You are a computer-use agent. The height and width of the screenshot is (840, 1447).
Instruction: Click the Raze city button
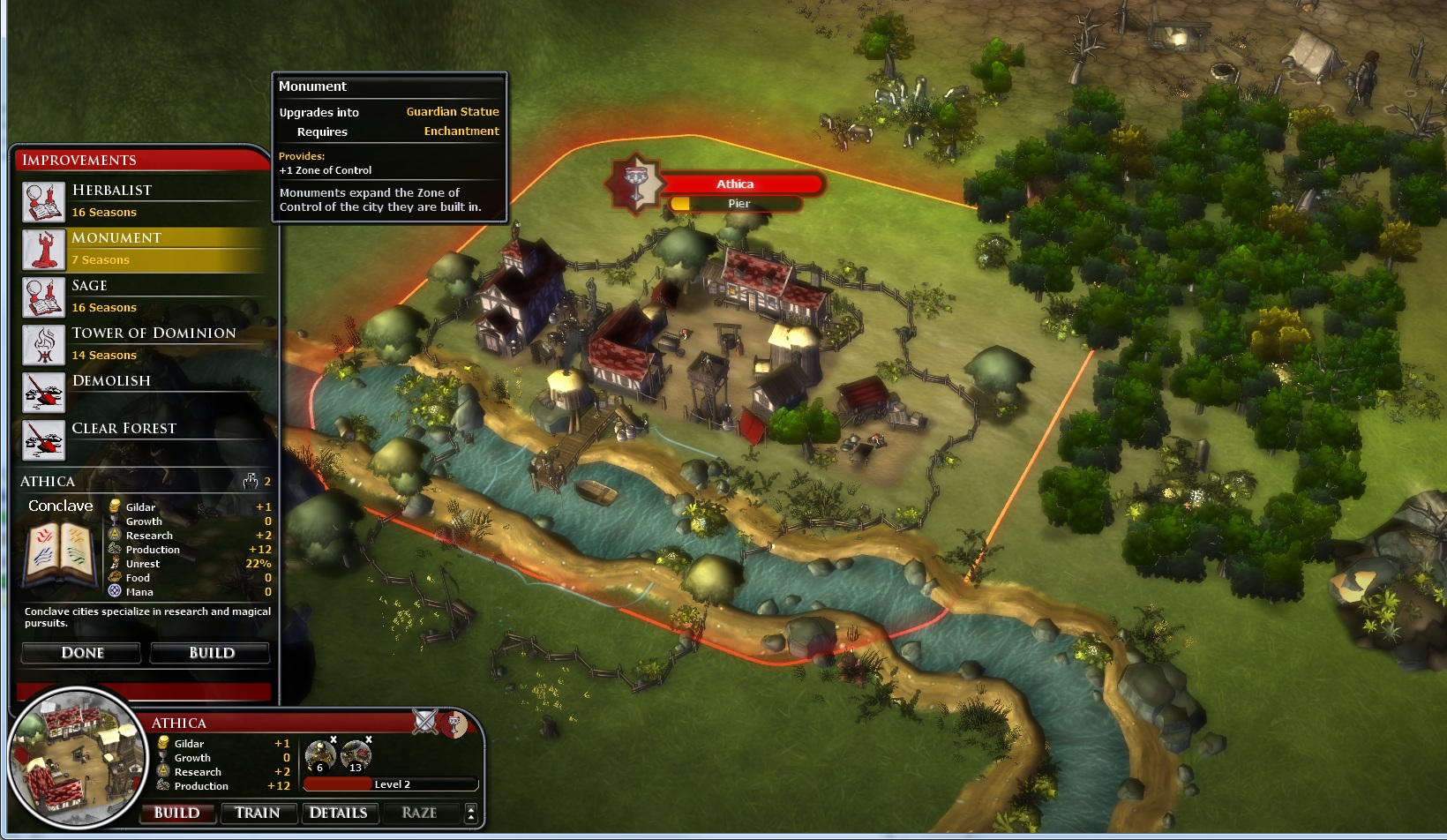click(419, 813)
